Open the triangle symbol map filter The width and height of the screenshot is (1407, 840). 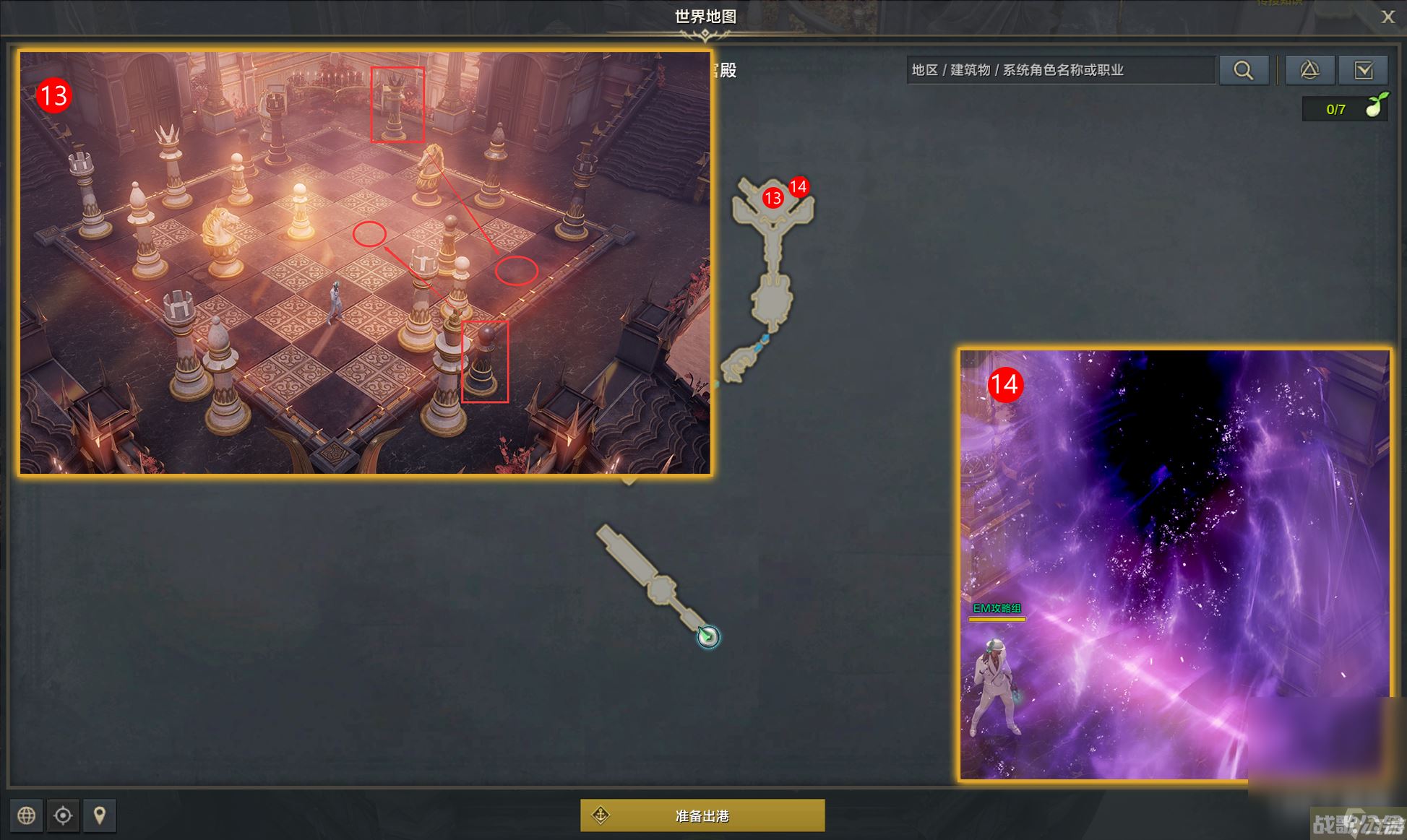click(1309, 70)
